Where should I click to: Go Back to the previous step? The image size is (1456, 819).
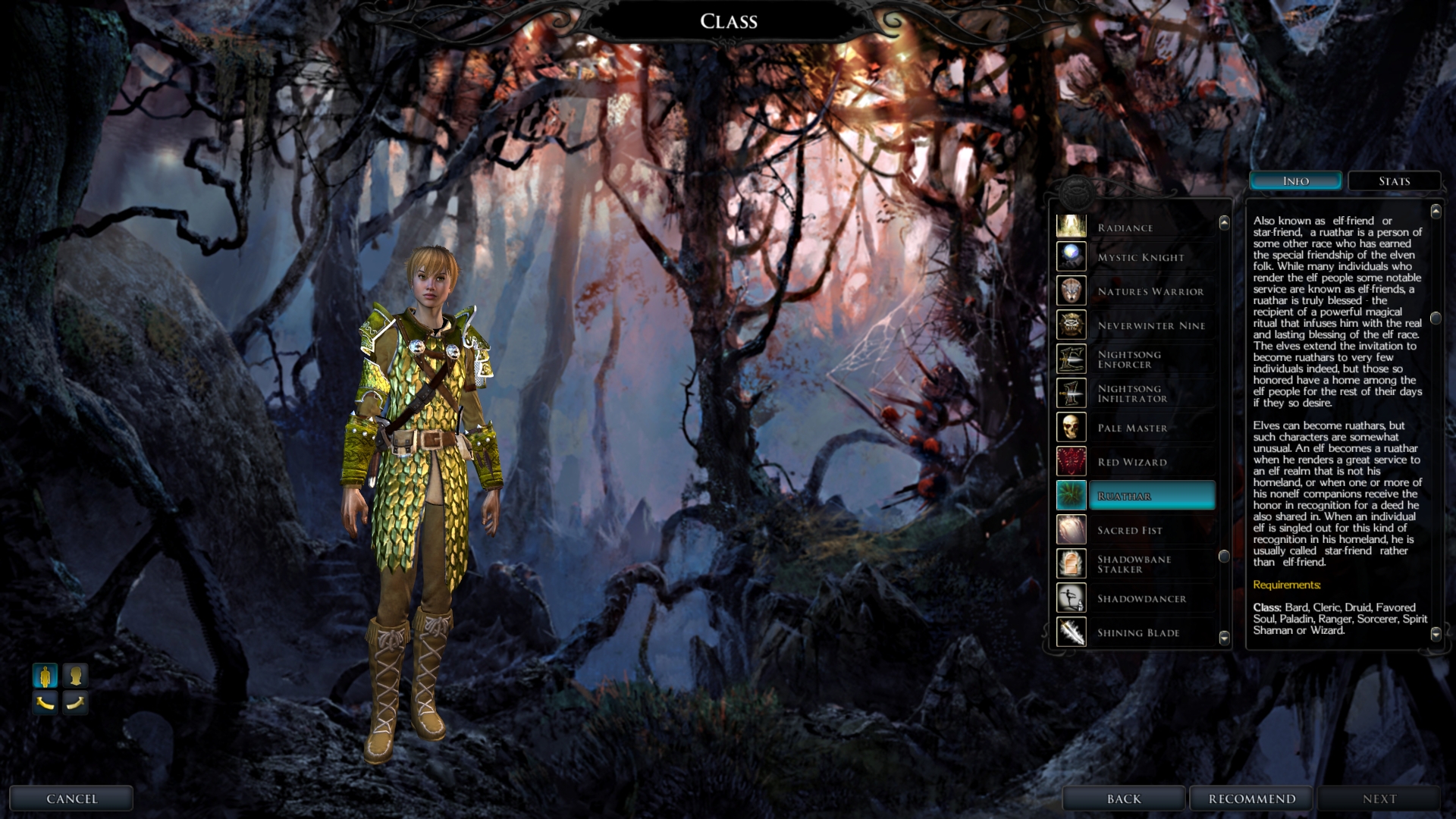tap(1123, 799)
